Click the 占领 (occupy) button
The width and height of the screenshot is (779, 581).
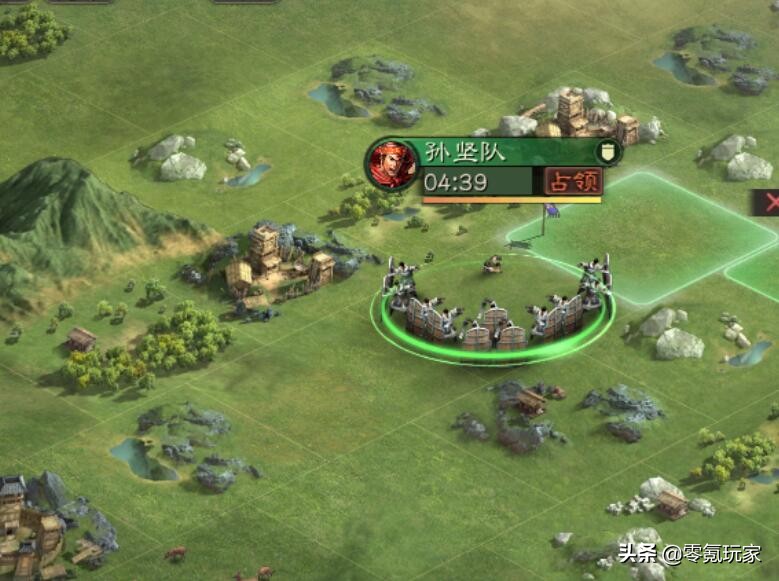573,181
